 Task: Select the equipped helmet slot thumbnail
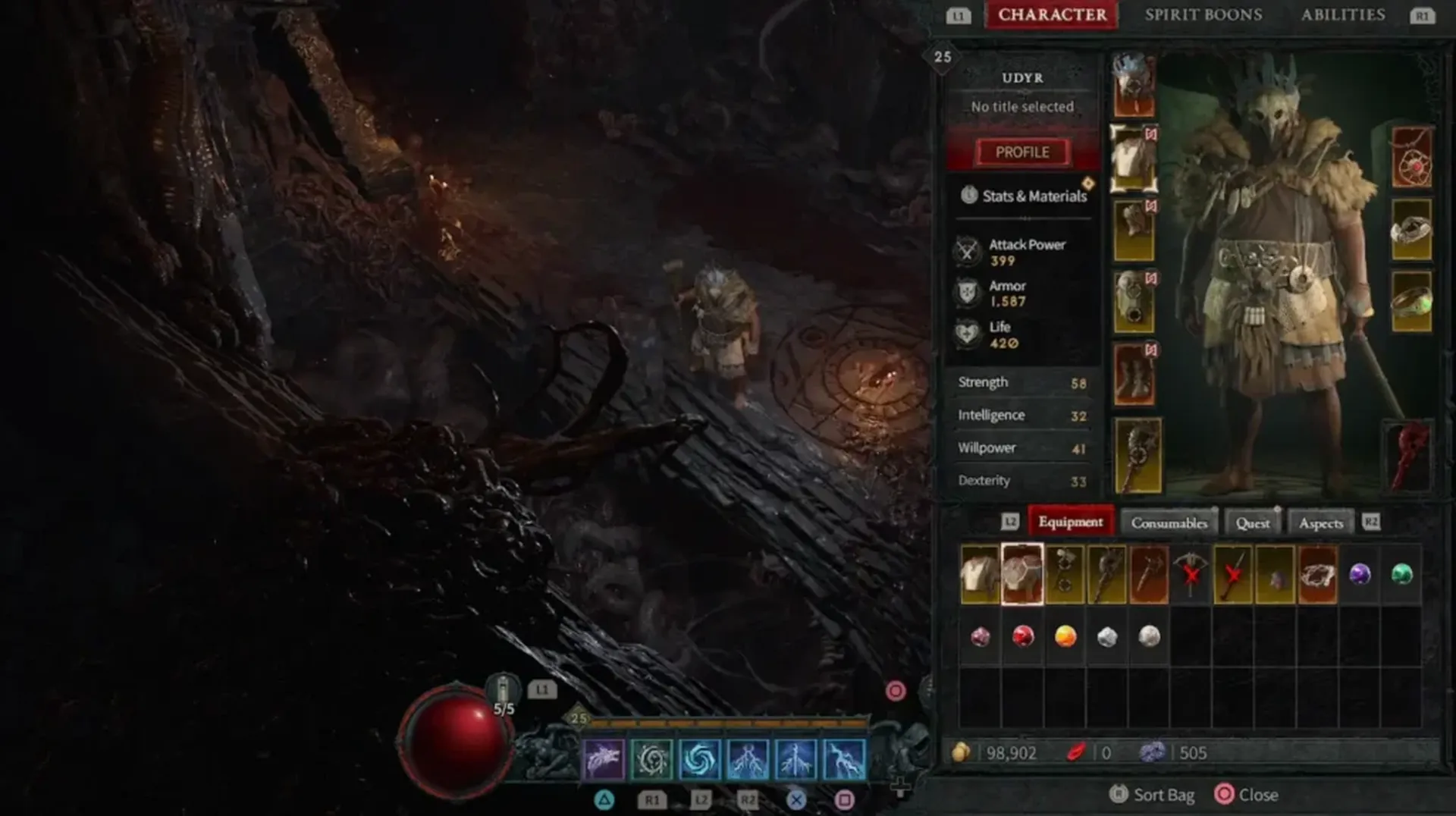point(1134,83)
